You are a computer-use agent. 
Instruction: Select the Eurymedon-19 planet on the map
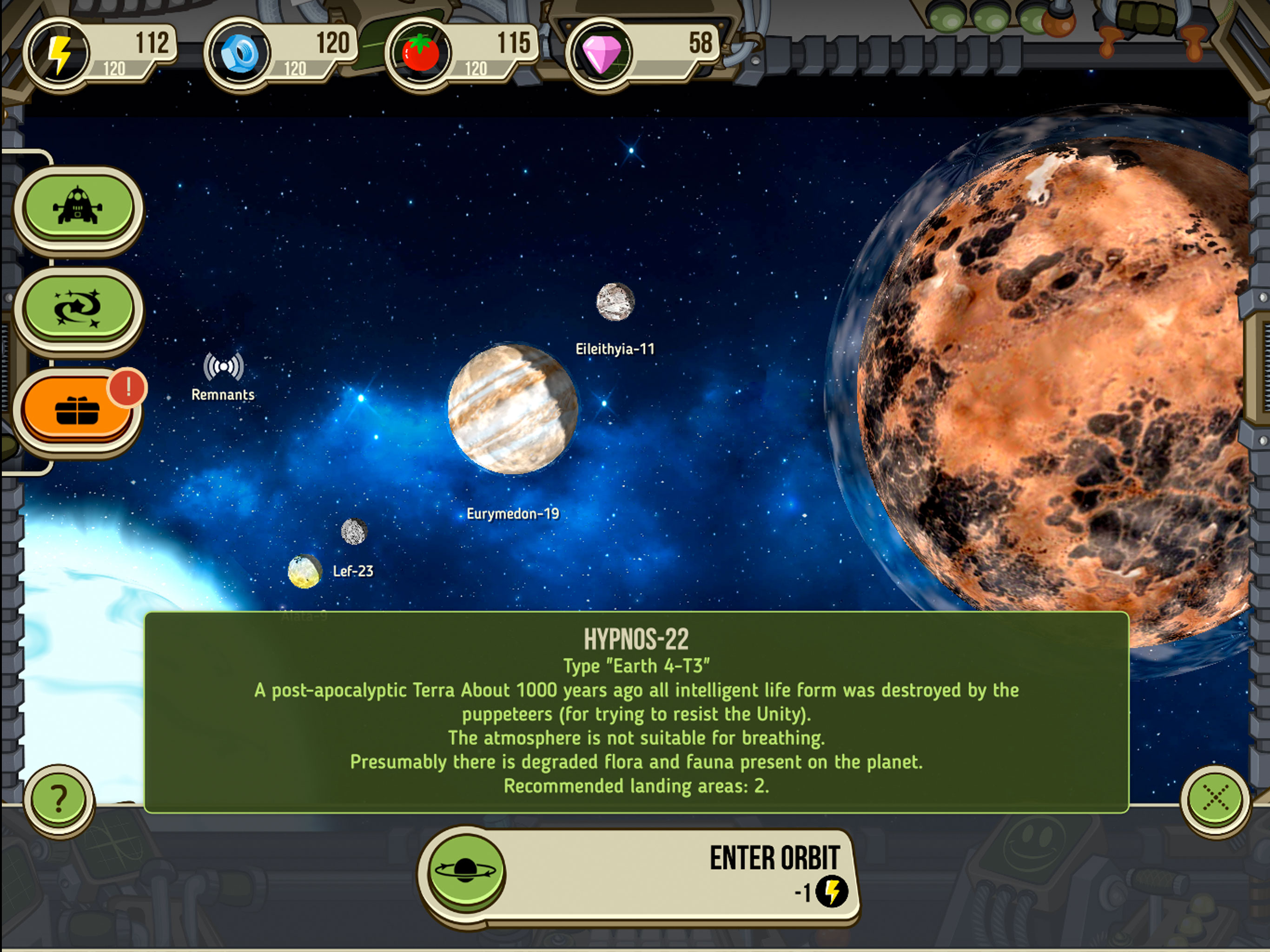[512, 409]
